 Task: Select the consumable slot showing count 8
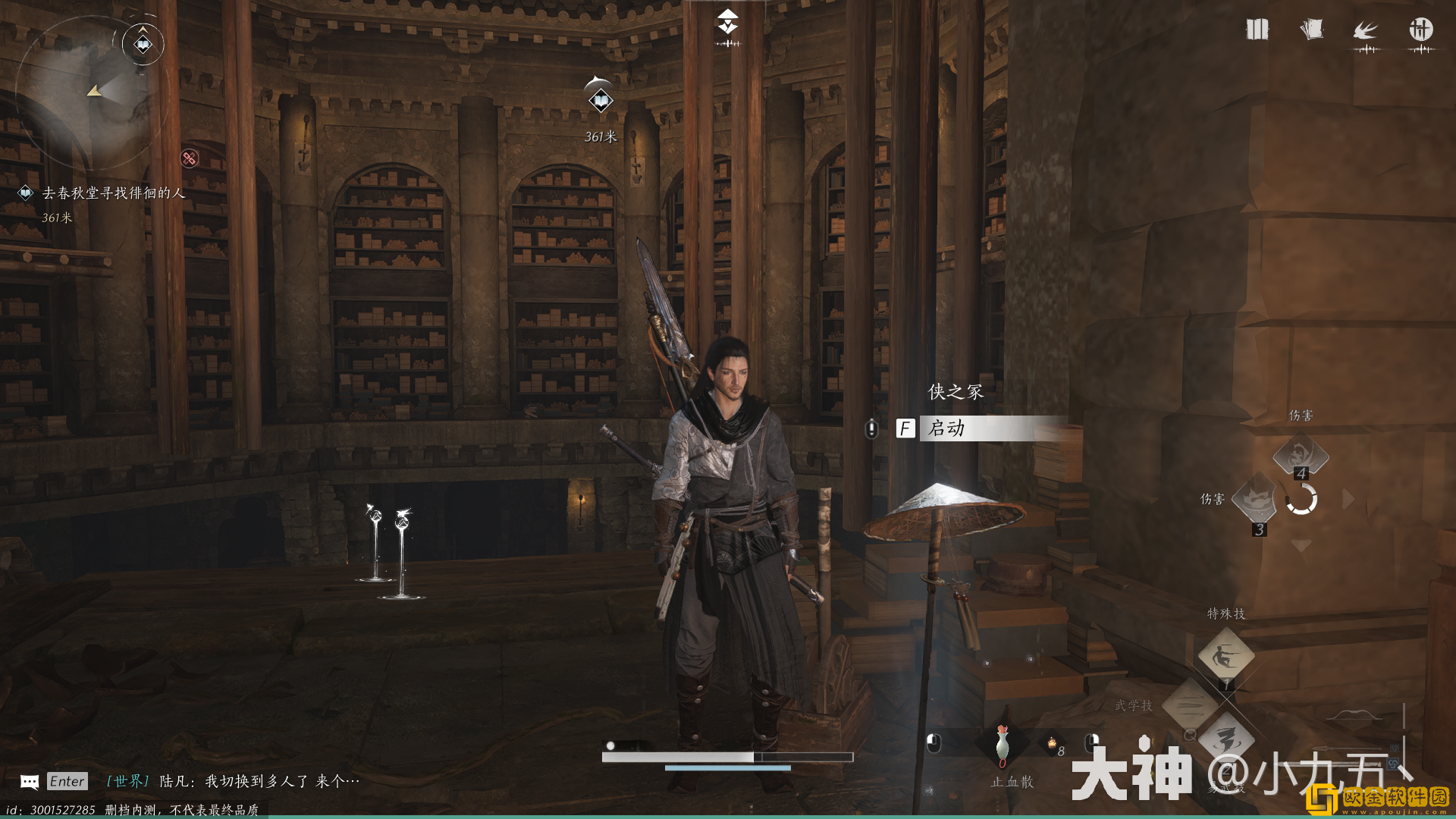pos(1053,745)
